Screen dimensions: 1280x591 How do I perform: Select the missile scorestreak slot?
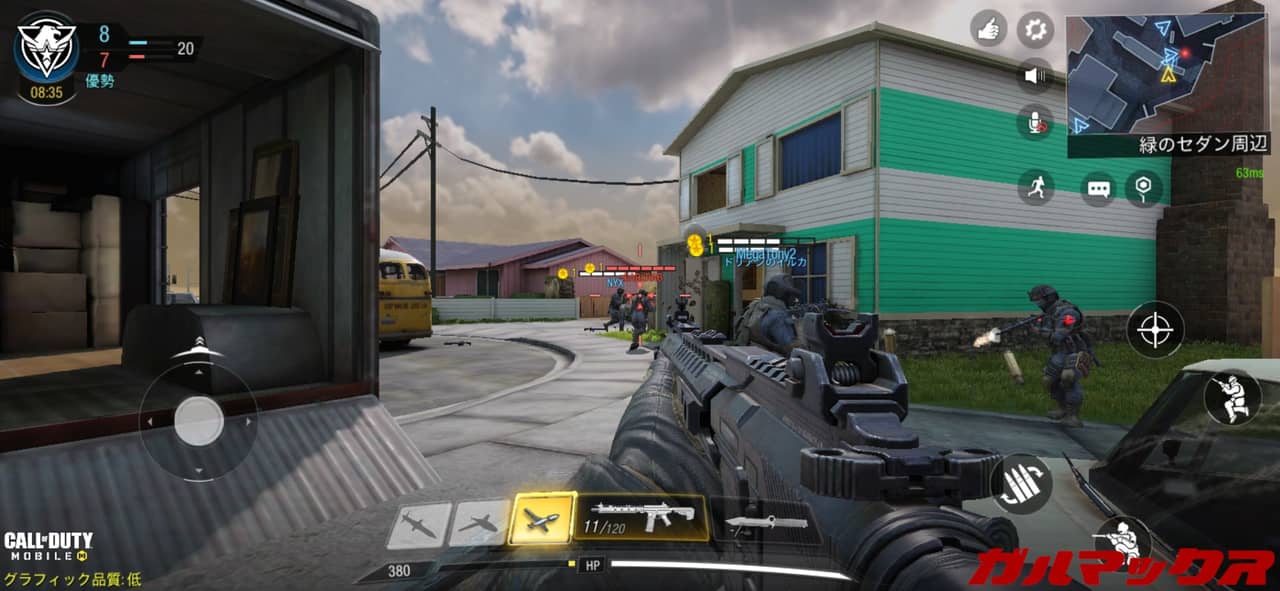[418, 525]
